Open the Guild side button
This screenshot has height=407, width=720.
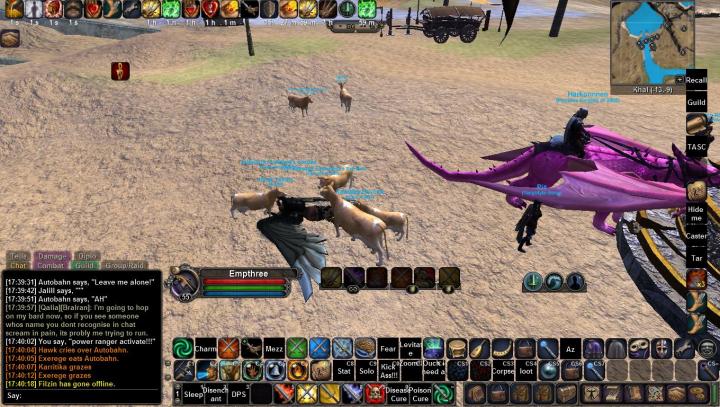coord(697,101)
